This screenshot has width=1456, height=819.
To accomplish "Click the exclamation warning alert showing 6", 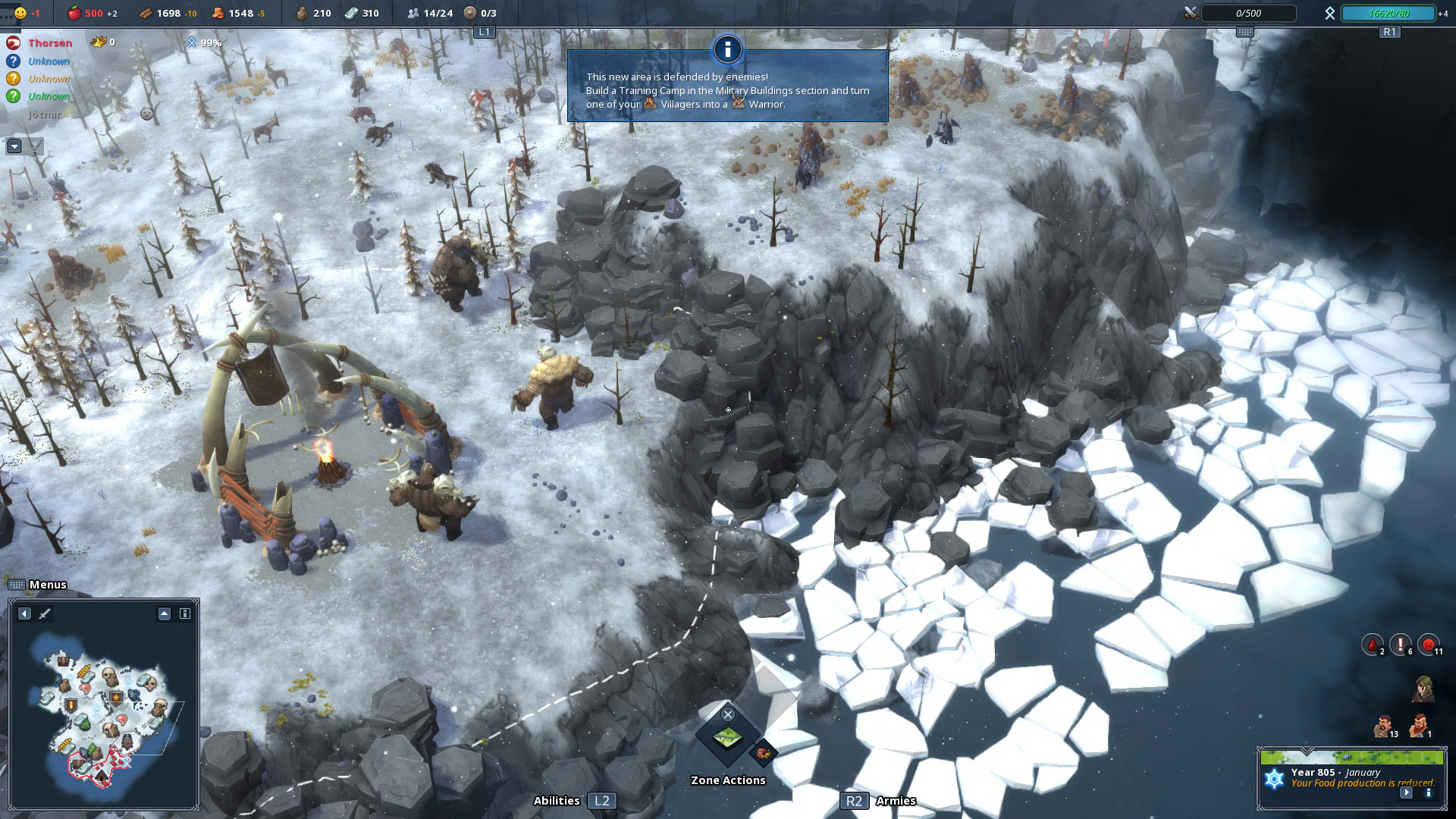I will pos(1401,643).
